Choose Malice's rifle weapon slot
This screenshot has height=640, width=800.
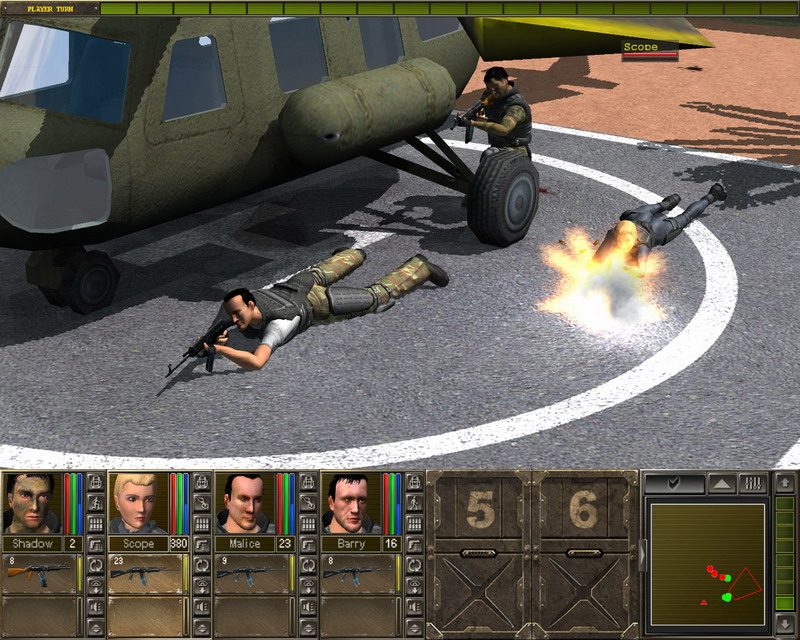[251, 573]
